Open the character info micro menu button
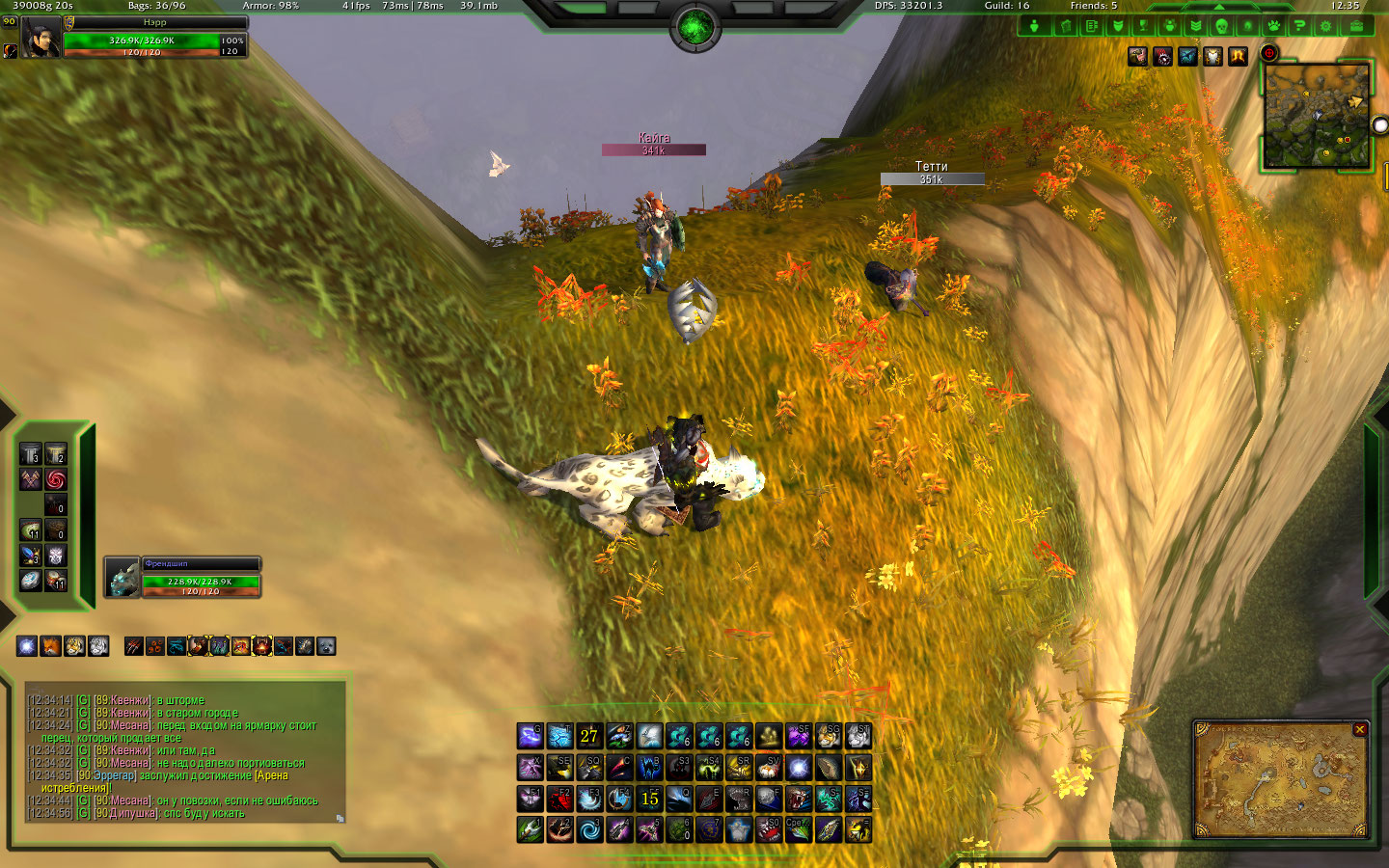 click(x=1034, y=26)
